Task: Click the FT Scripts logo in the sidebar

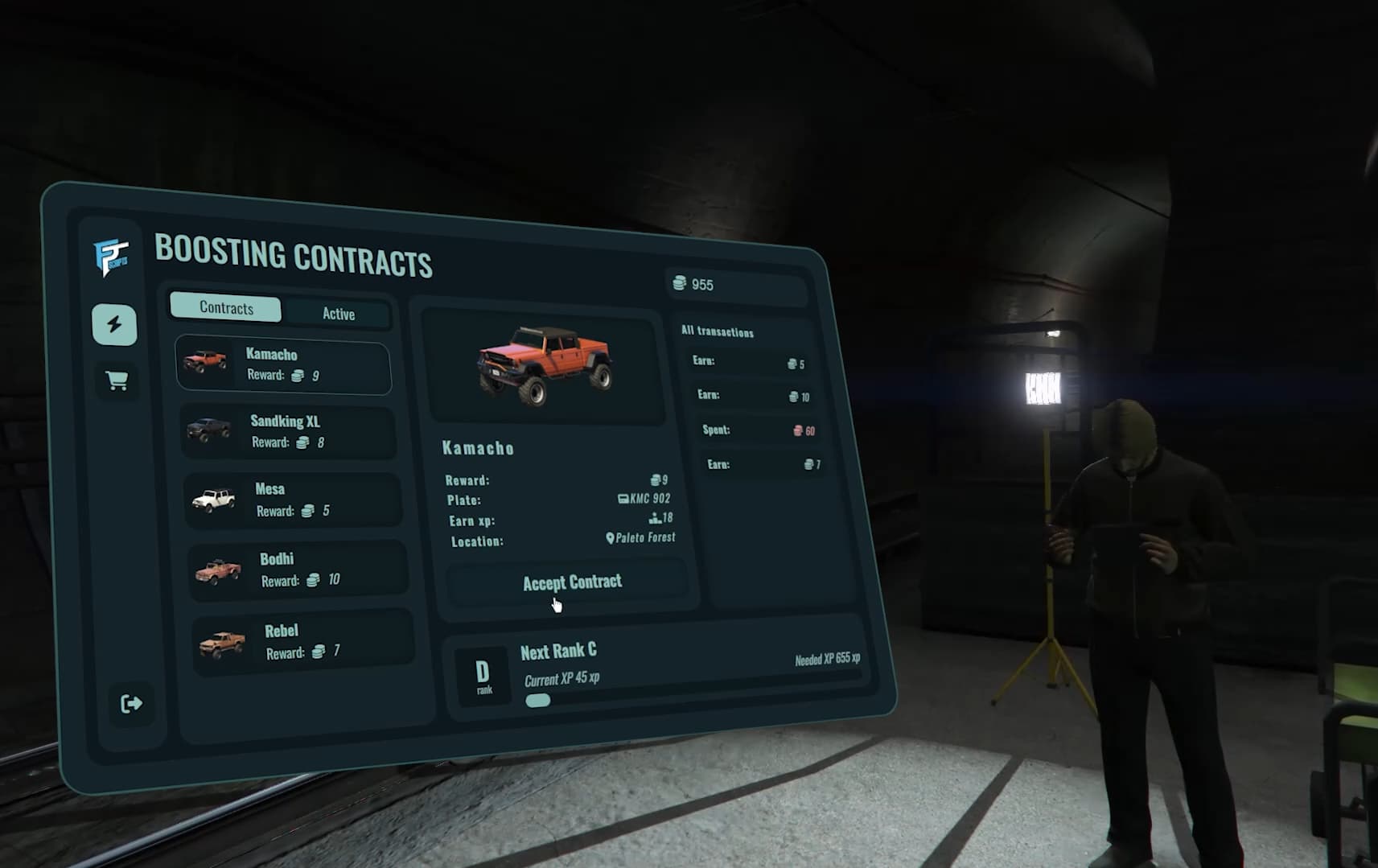Action: pos(113,256)
